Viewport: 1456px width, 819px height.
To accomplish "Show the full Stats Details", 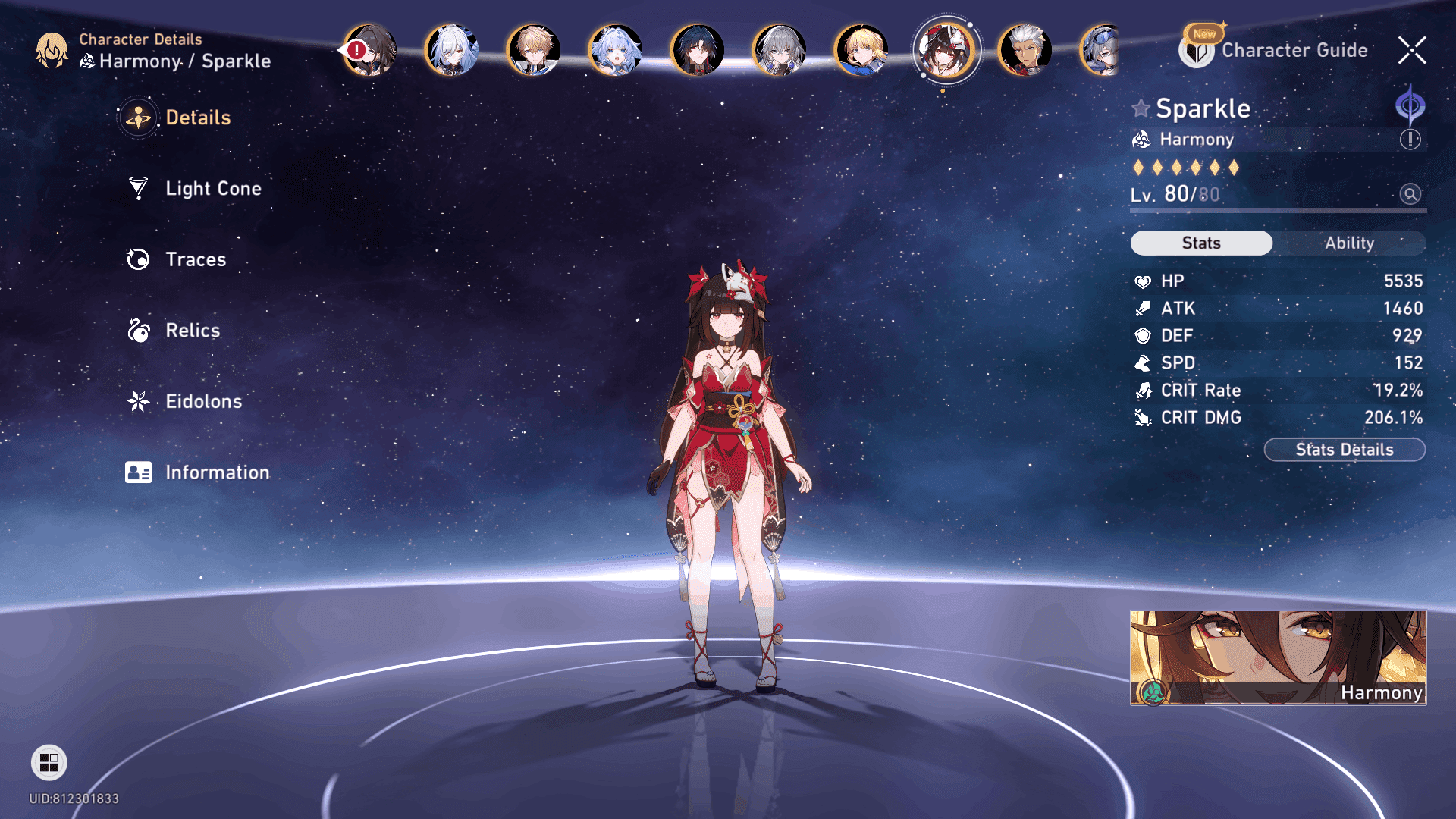I will (x=1344, y=450).
